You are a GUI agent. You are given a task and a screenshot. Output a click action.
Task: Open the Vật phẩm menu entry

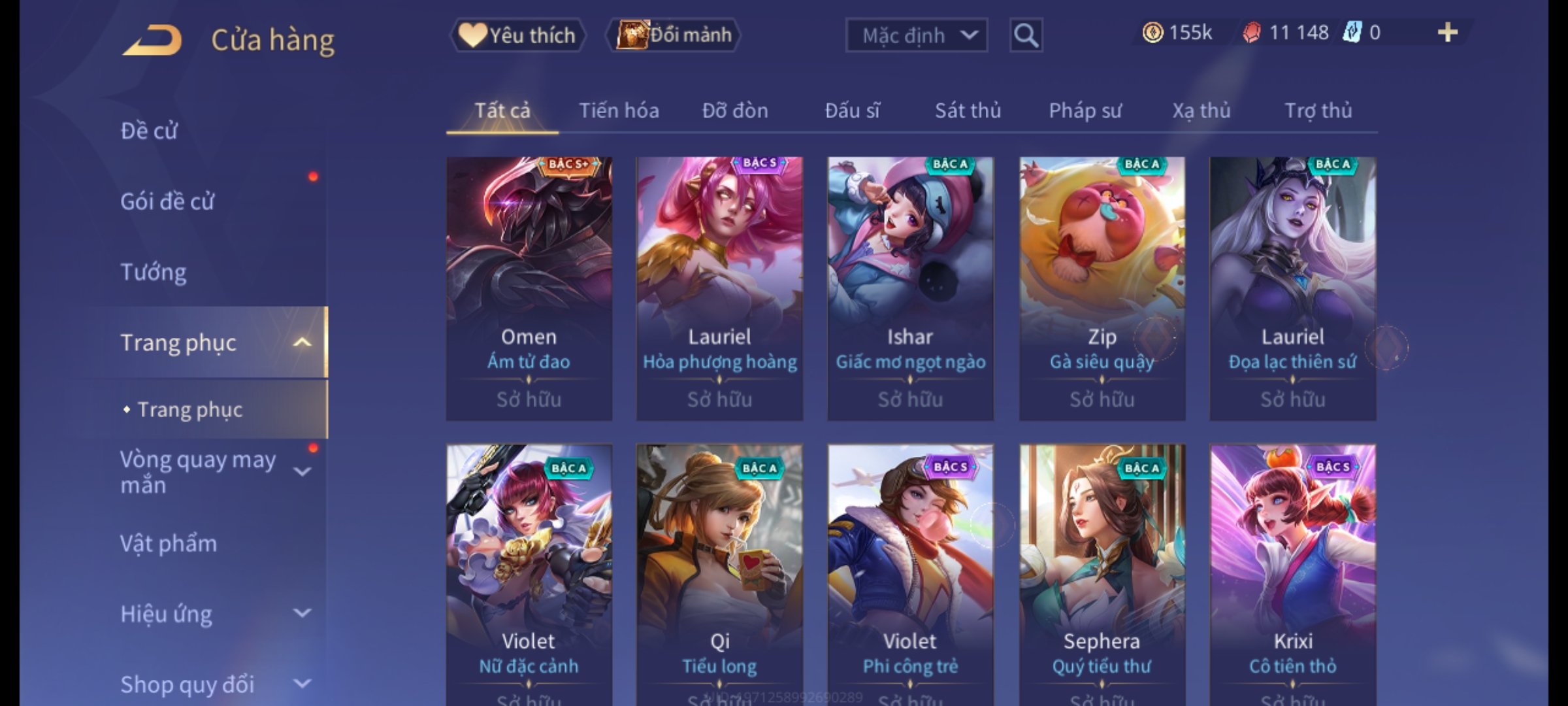169,544
